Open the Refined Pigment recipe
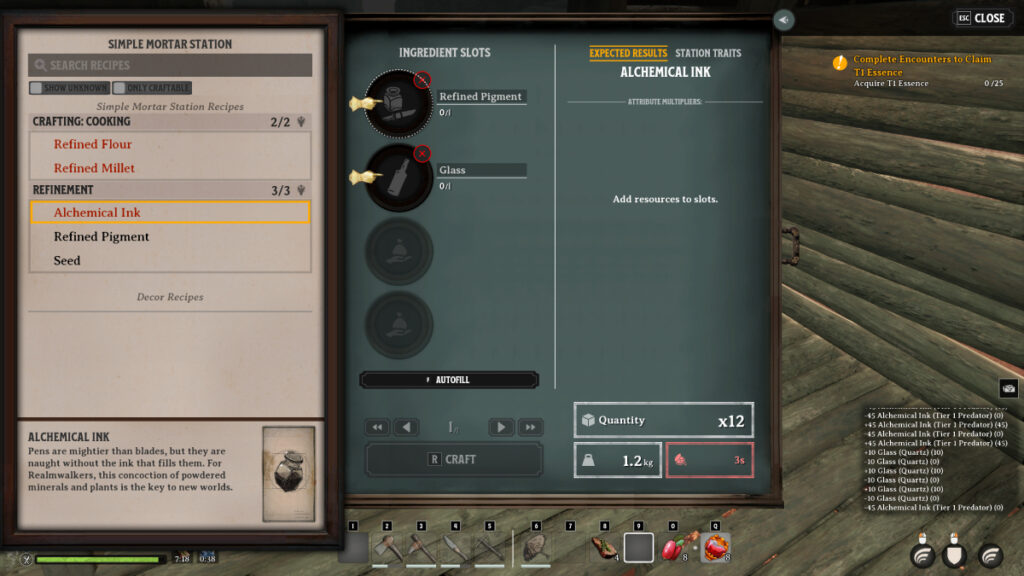 click(101, 237)
